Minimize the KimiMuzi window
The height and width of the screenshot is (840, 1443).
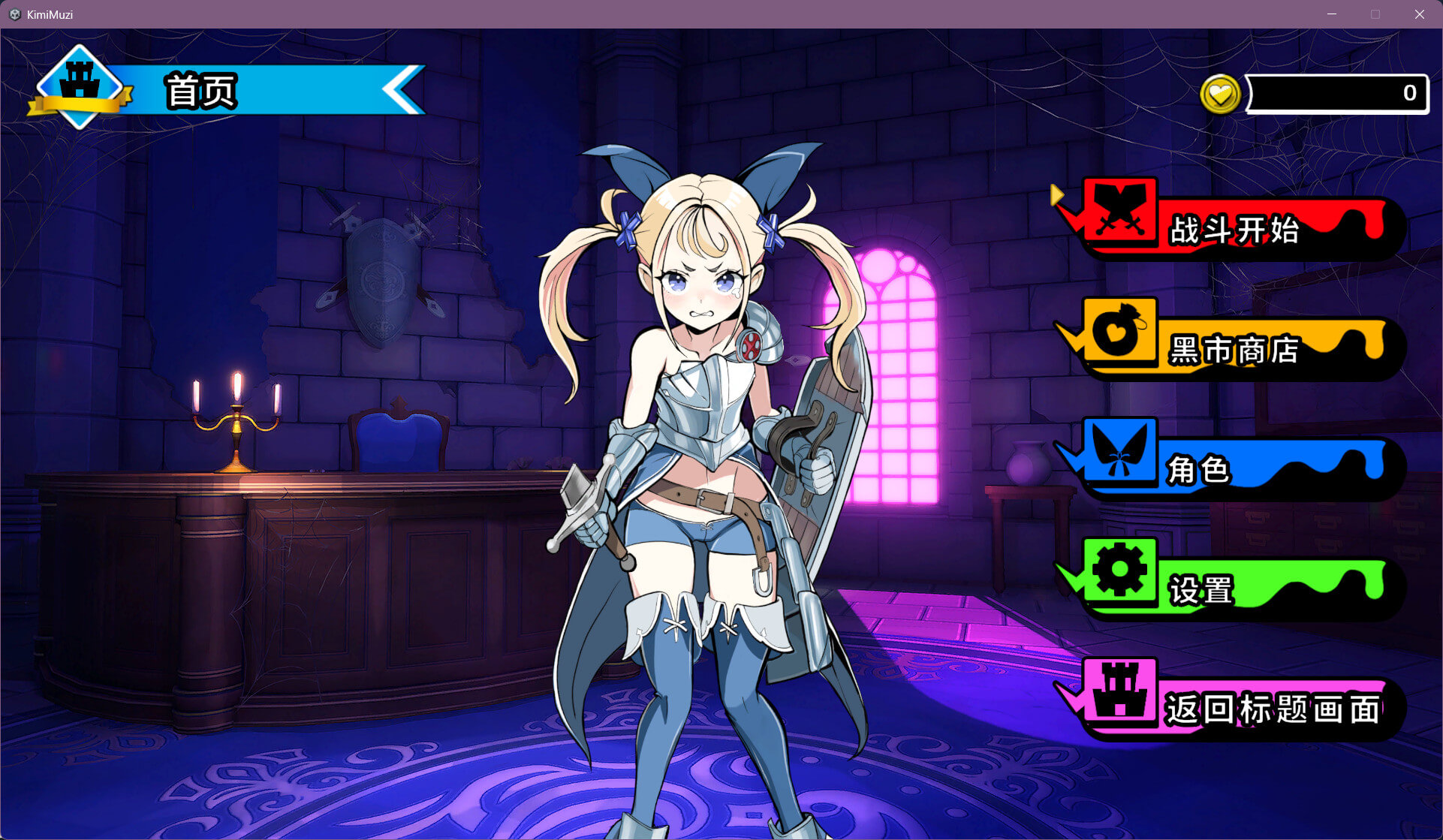tap(1332, 14)
